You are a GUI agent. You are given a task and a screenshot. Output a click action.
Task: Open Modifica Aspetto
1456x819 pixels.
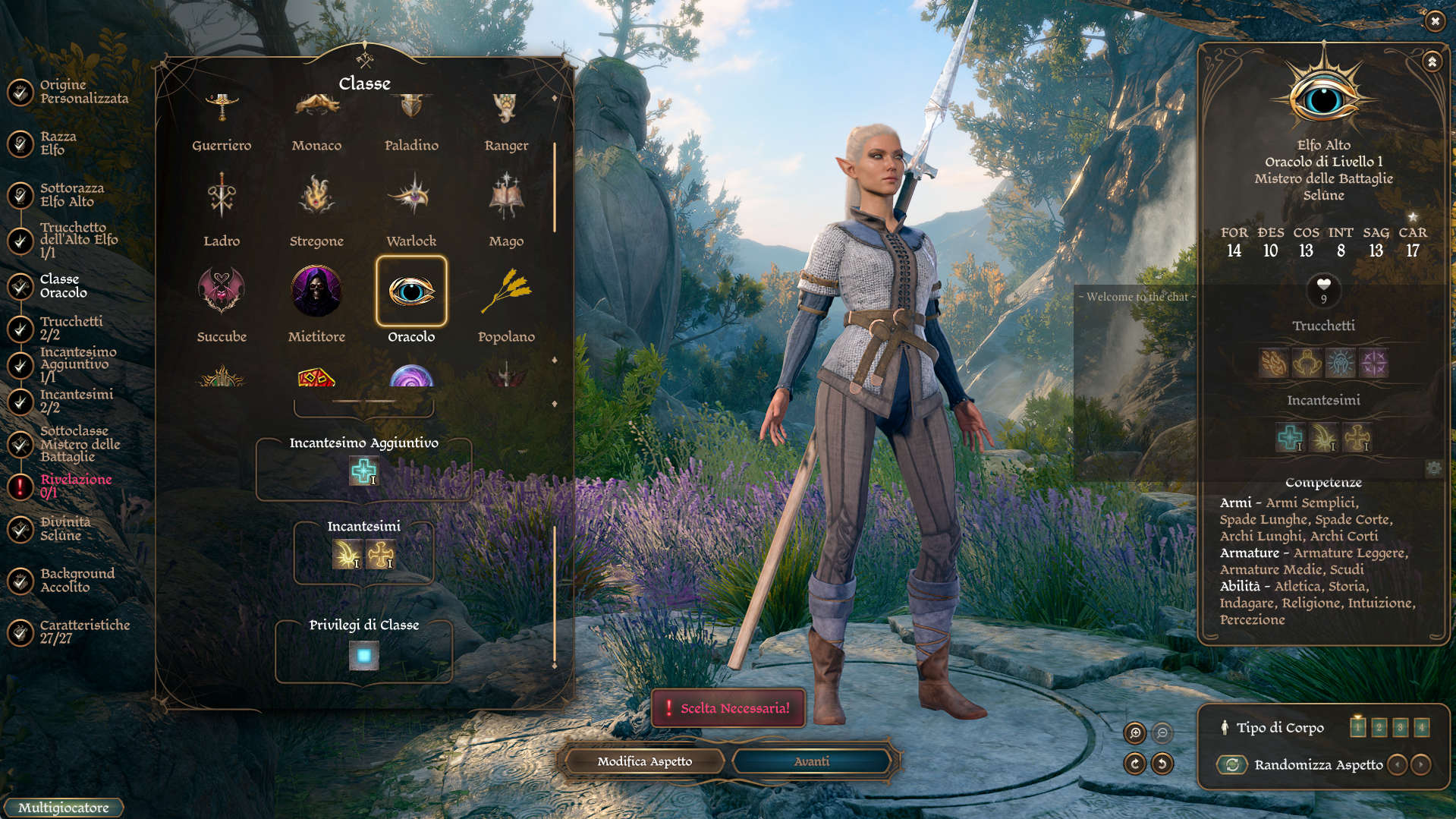[644, 761]
